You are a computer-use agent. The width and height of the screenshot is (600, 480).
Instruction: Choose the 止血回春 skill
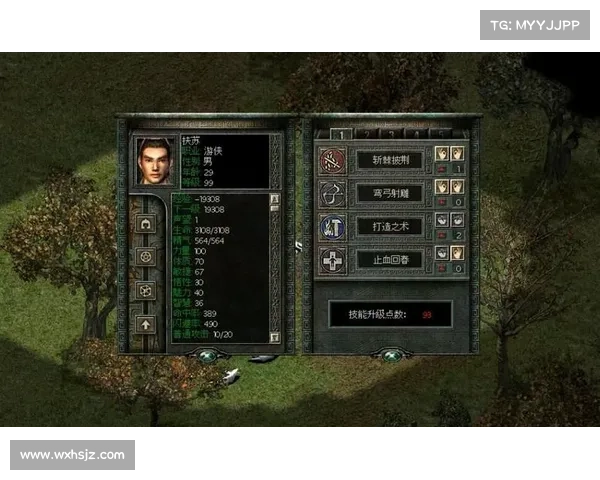click(389, 261)
